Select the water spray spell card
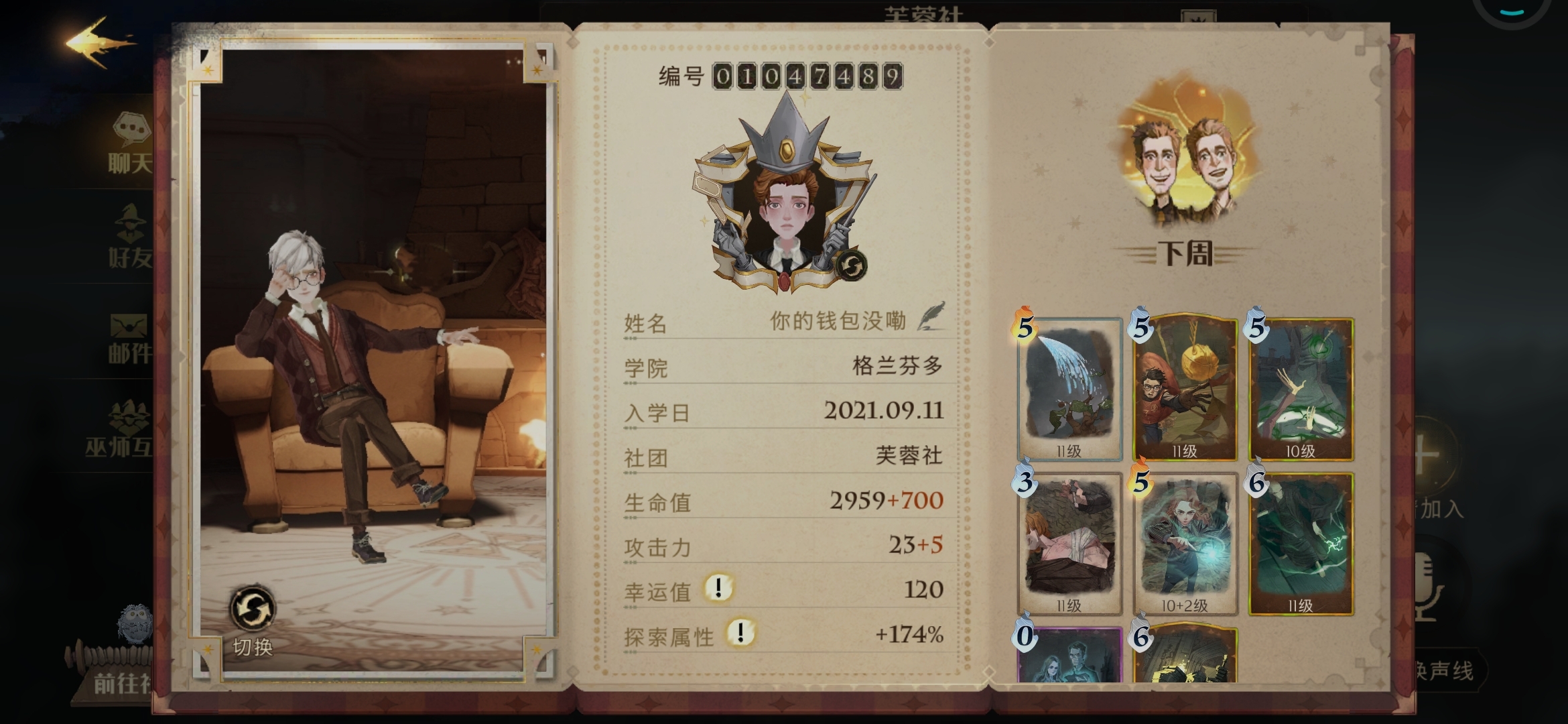Screen dimensions: 1568x724 tap(1069, 390)
